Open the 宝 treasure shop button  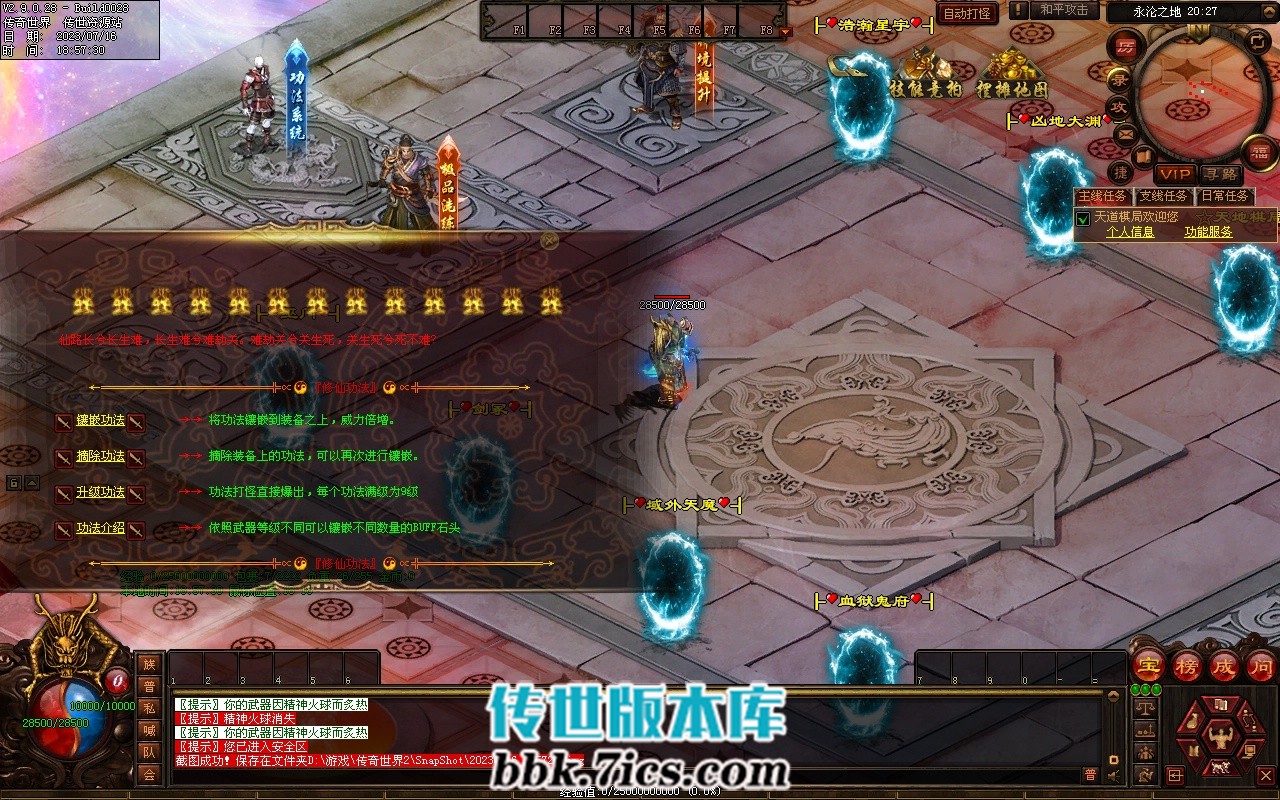click(1149, 666)
